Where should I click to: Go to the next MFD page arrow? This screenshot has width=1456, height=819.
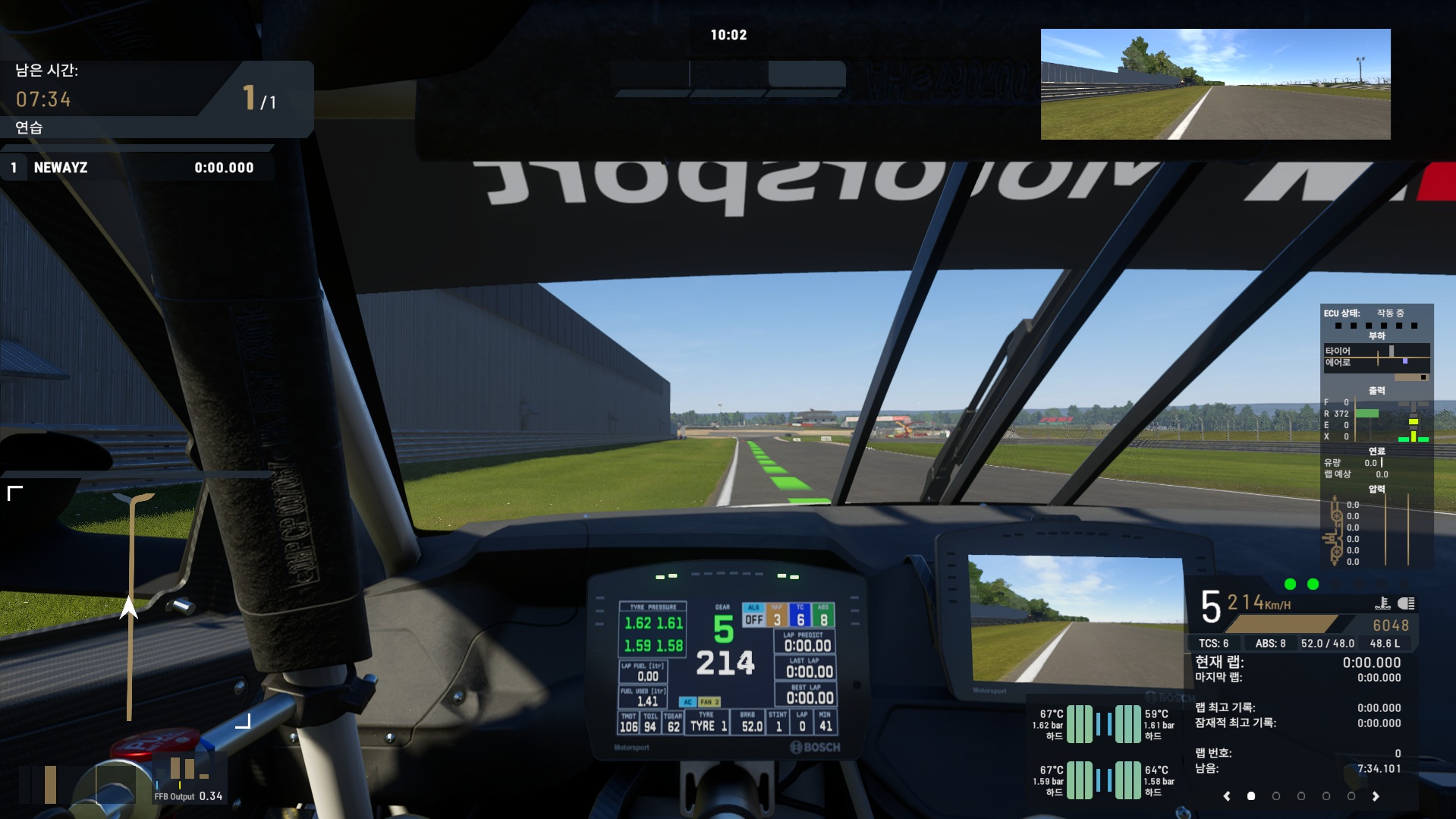coord(1376,796)
